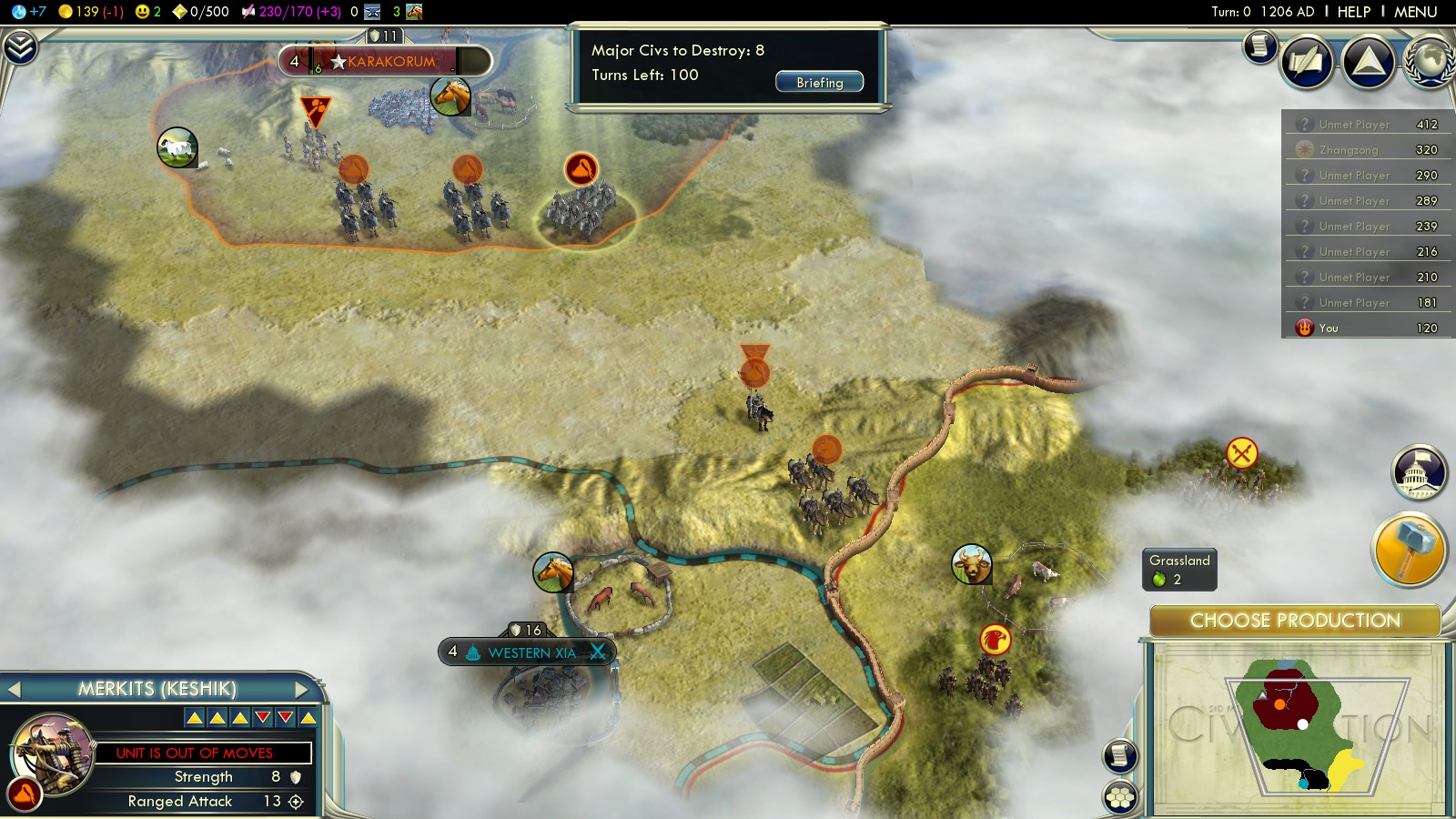This screenshot has width=1456, height=819.
Task: Expand the chevron dropdown in top-left corner
Action: pyautogui.click(x=20, y=46)
